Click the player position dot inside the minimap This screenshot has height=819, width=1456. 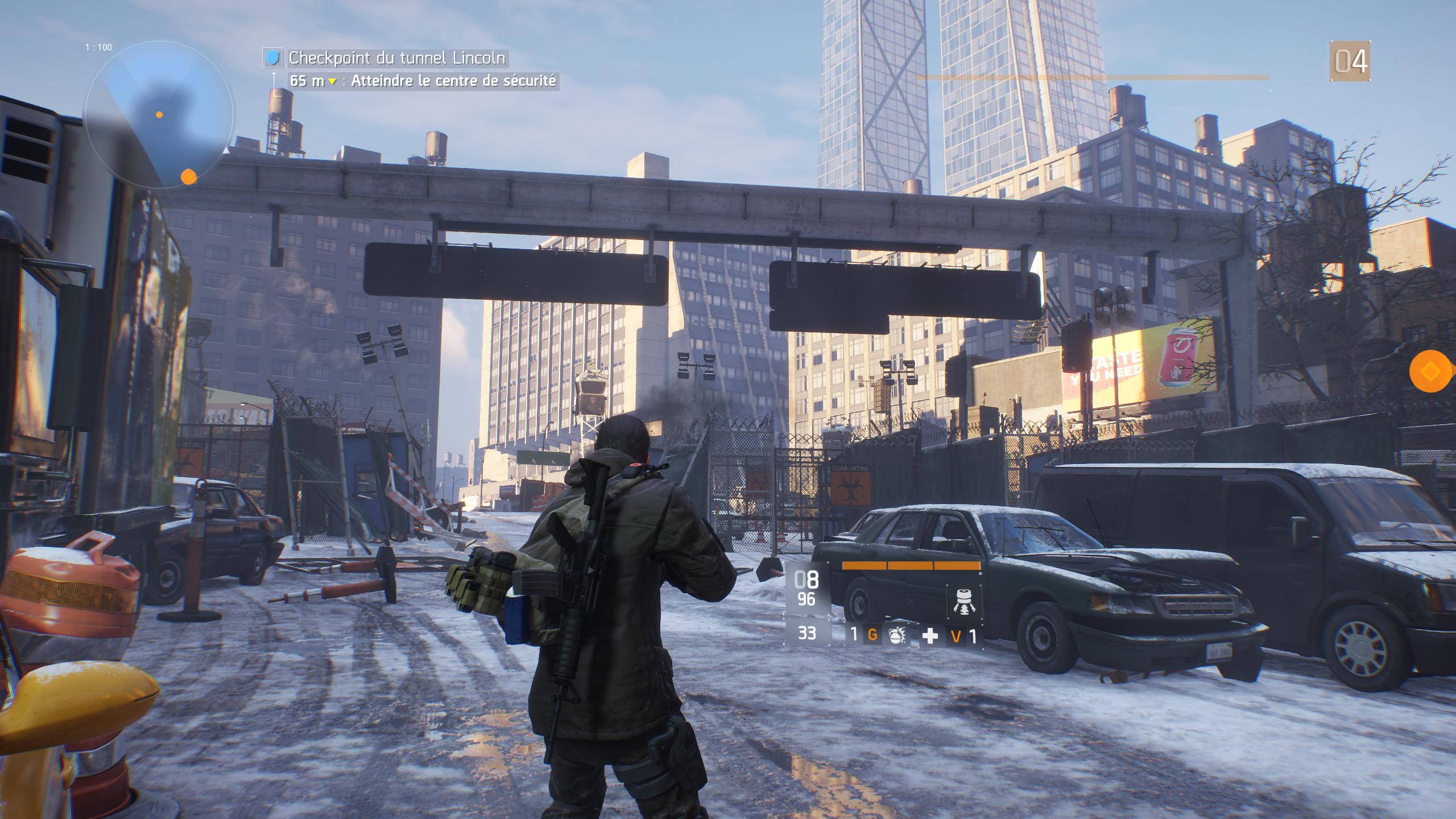[x=159, y=114]
